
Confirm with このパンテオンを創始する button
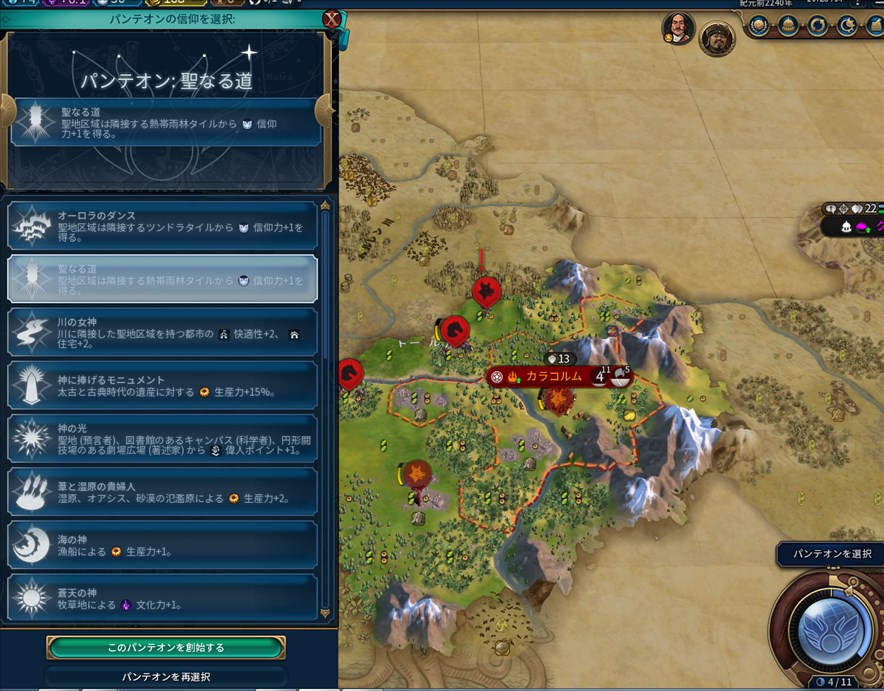click(166, 648)
